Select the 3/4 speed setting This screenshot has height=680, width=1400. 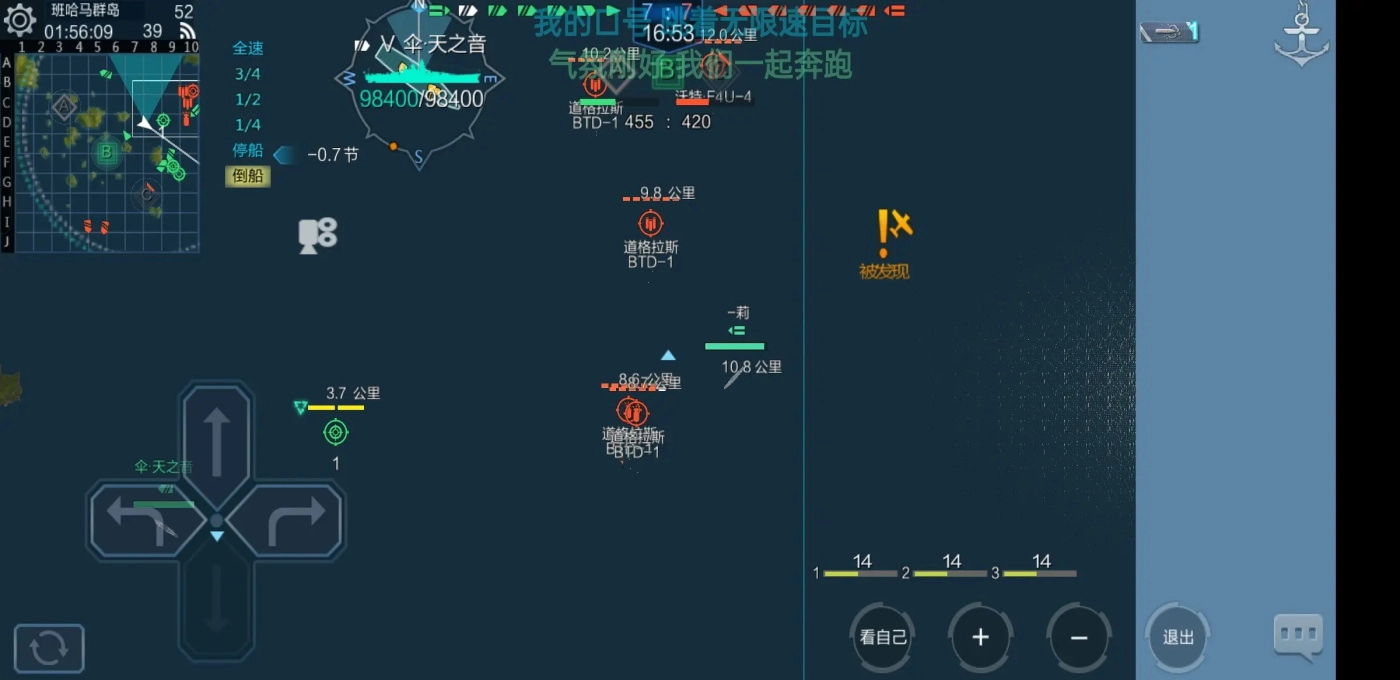coord(248,74)
